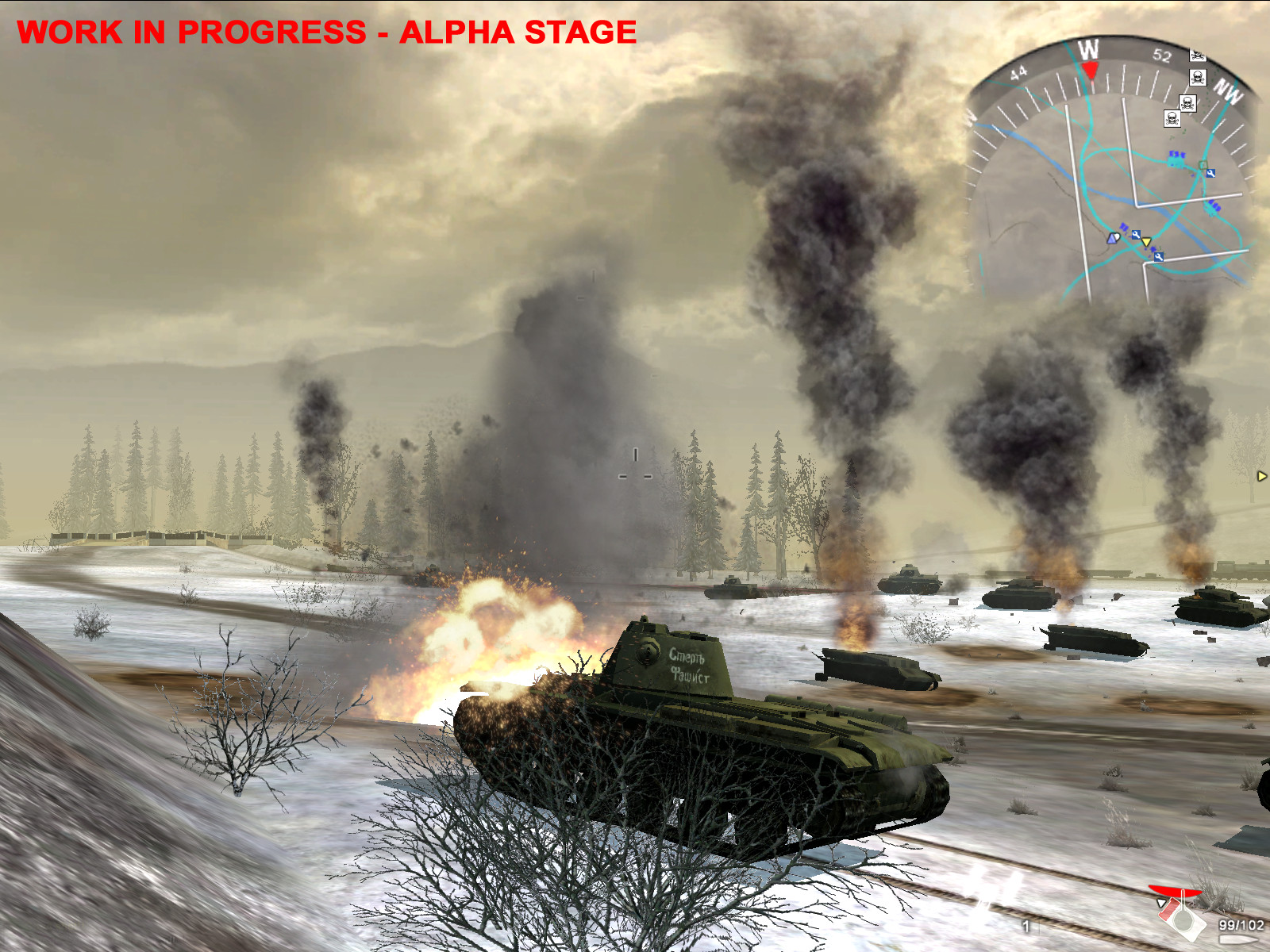Click the lower wrench icon on the minimap

(1159, 258)
